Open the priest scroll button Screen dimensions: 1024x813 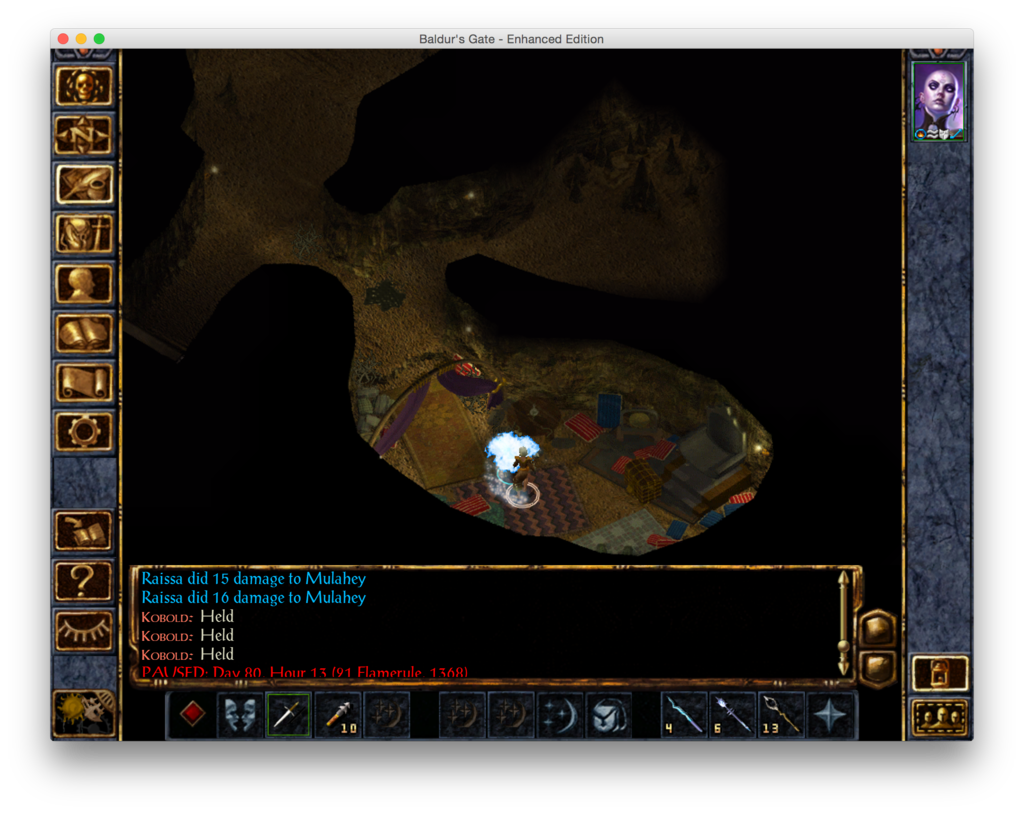[x=84, y=382]
